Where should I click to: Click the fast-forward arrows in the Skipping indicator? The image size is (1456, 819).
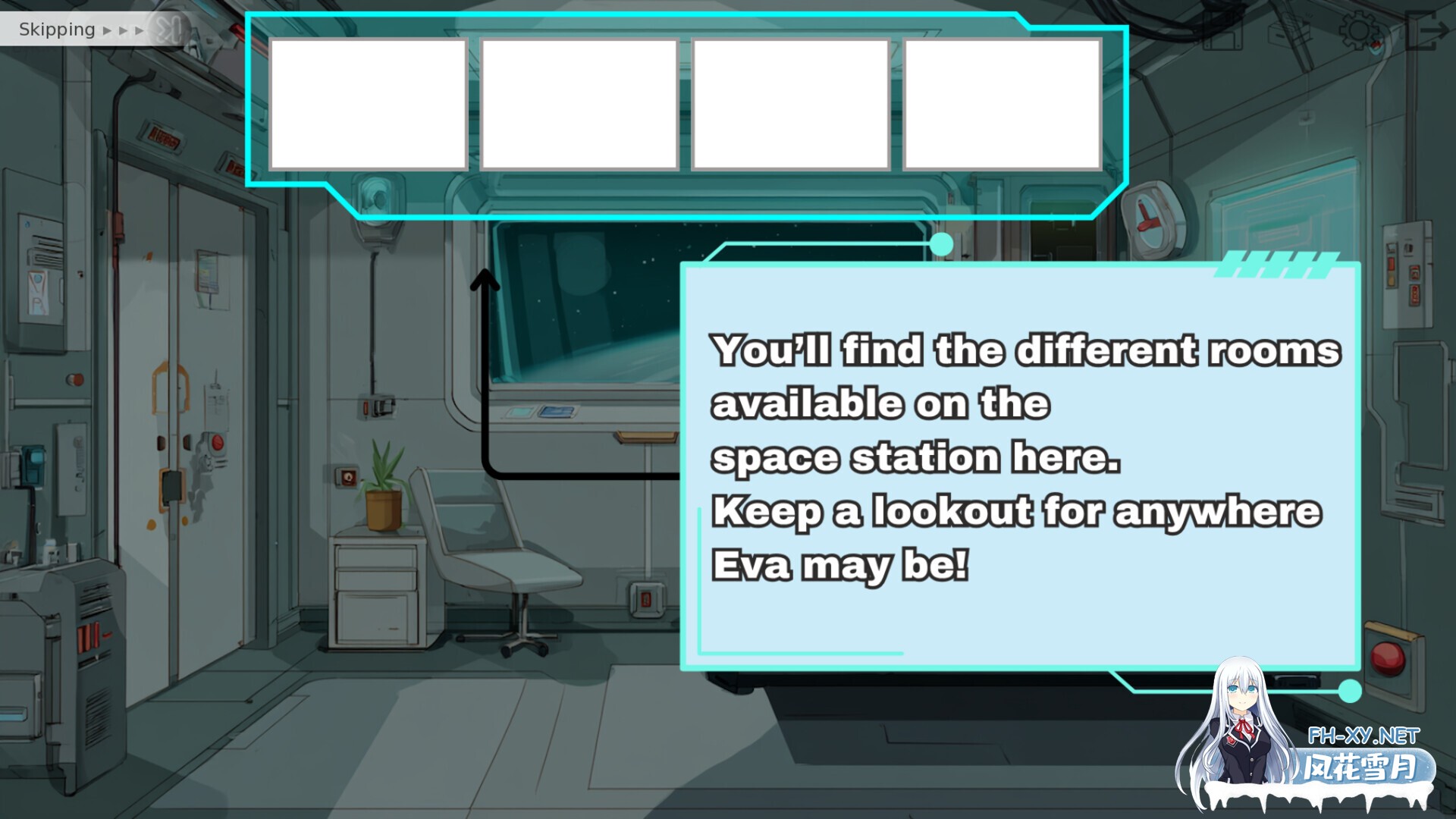[x=125, y=30]
